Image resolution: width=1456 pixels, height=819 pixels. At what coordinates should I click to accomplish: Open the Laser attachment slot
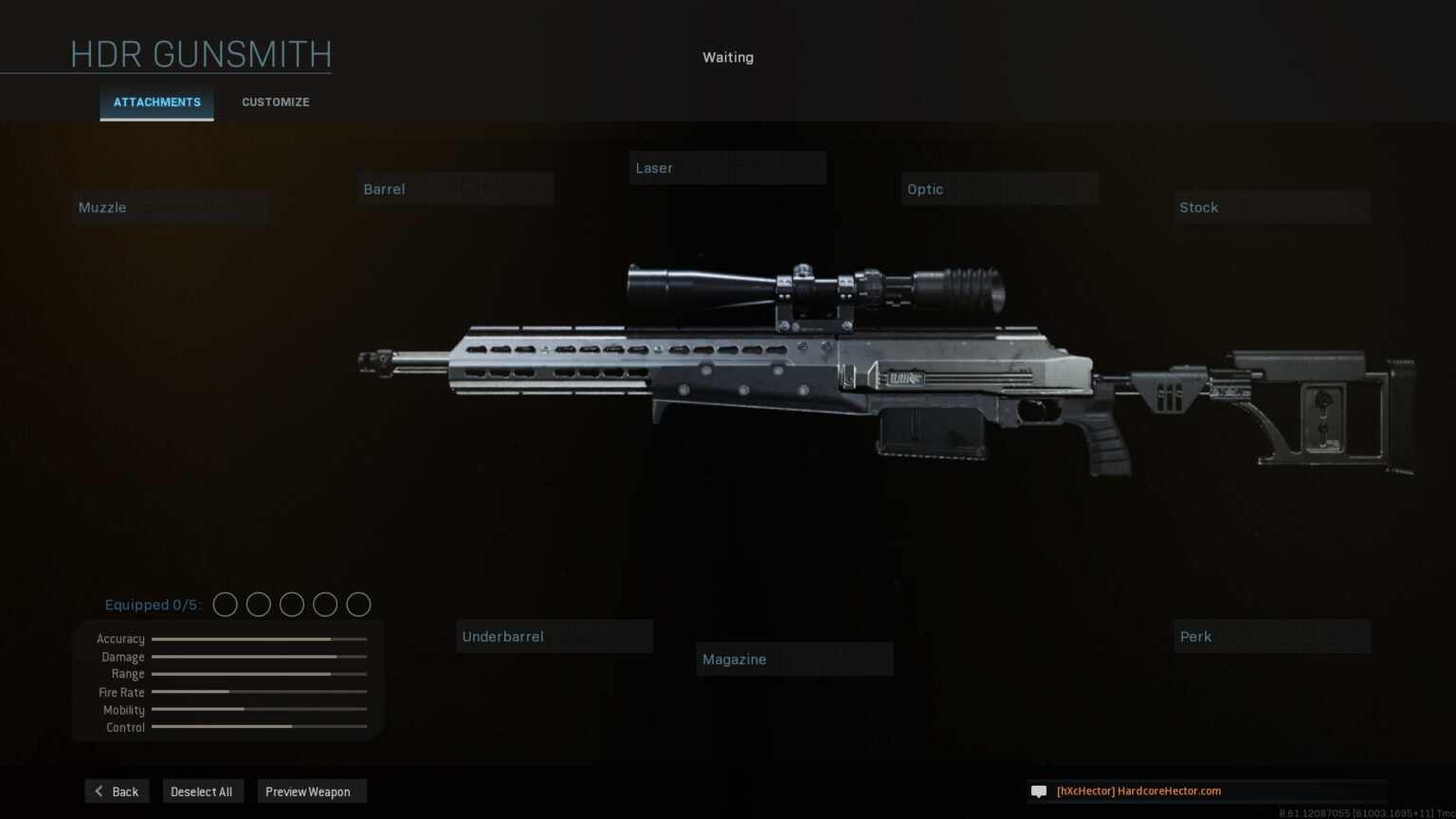(727, 169)
